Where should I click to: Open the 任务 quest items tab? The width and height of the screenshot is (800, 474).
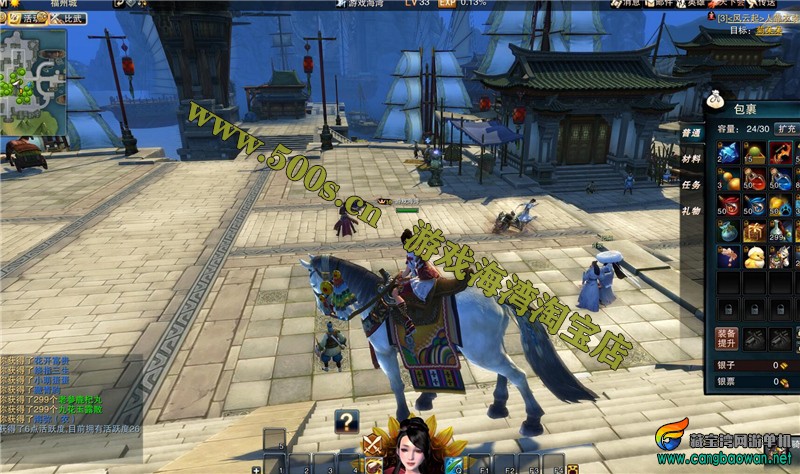(x=692, y=184)
